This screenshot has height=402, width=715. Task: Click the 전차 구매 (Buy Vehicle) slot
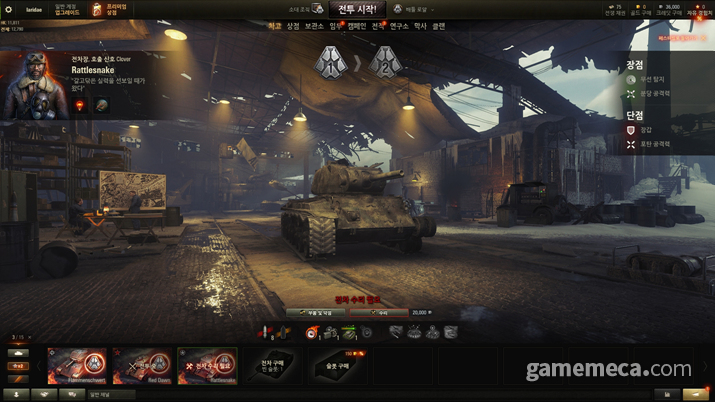(x=272, y=365)
